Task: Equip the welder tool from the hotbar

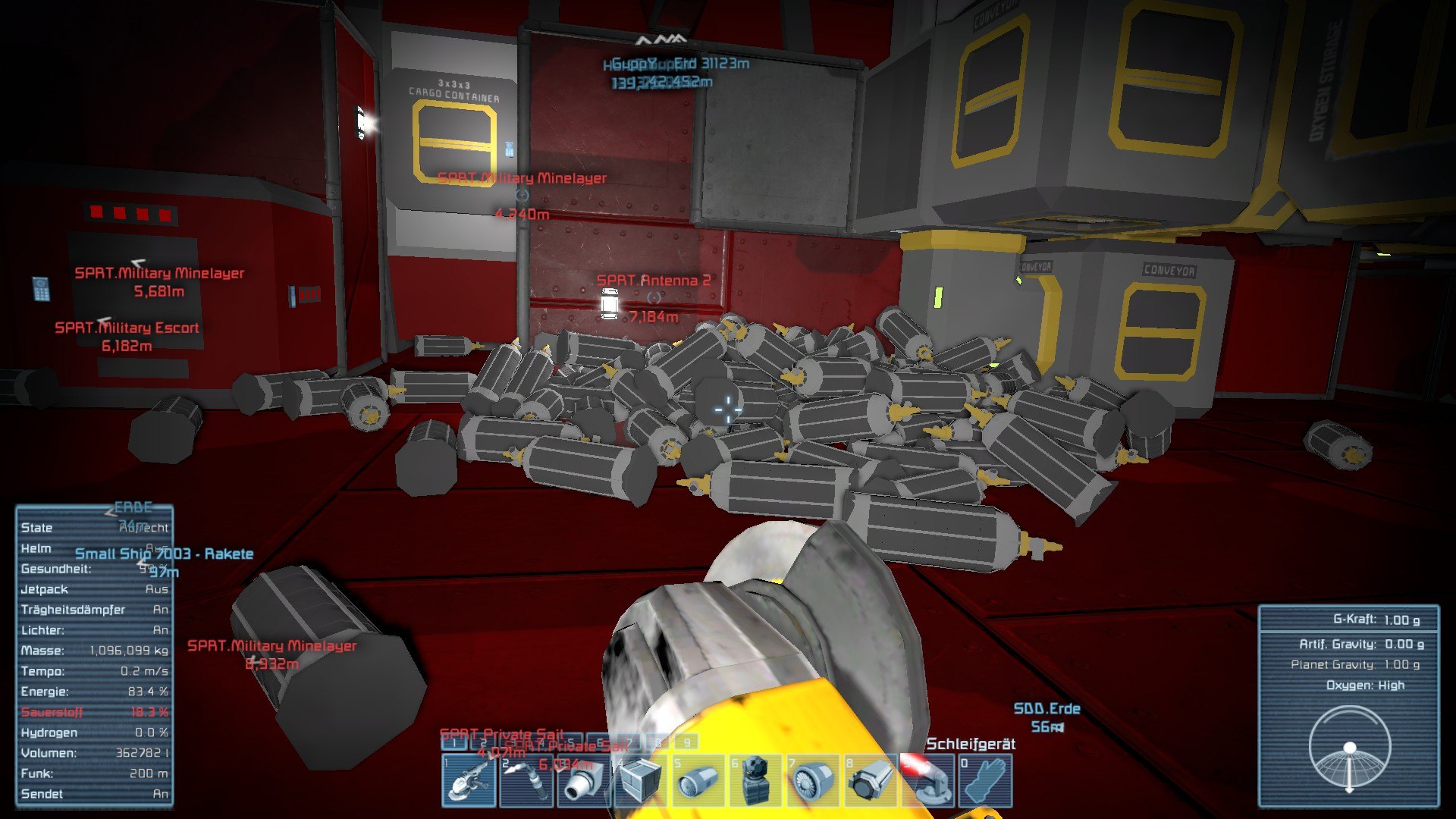Action: (527, 780)
